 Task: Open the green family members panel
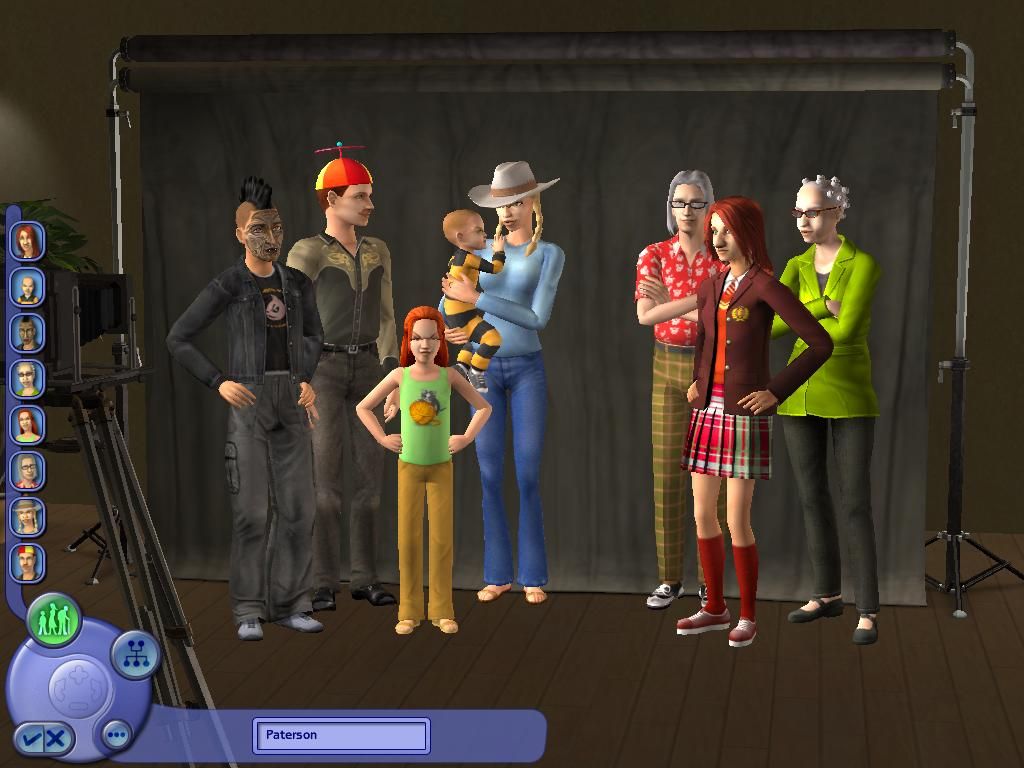click(x=54, y=620)
